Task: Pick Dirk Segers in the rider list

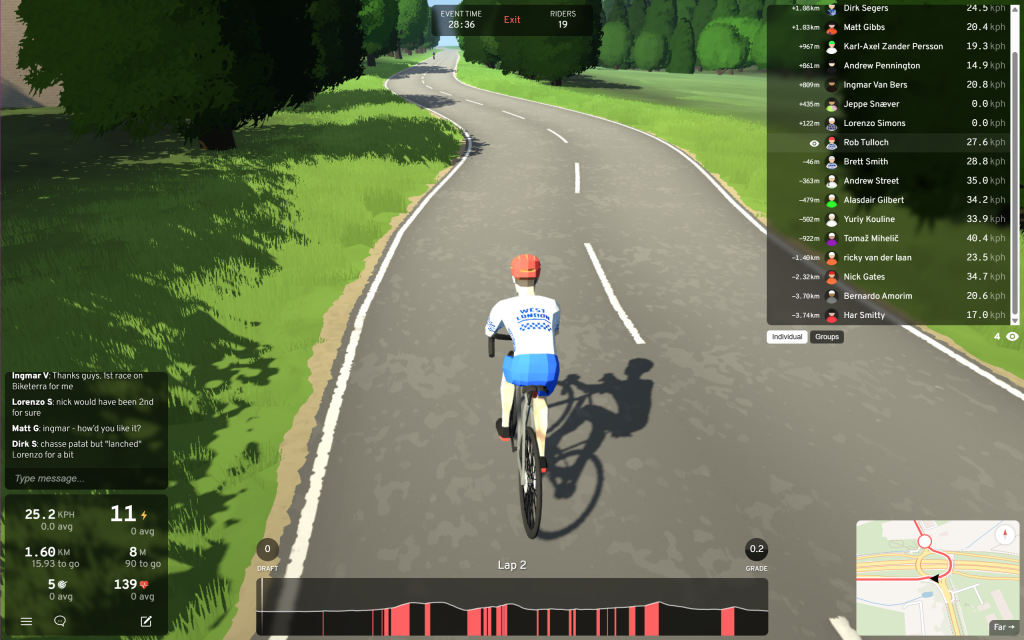Action: pos(866,8)
